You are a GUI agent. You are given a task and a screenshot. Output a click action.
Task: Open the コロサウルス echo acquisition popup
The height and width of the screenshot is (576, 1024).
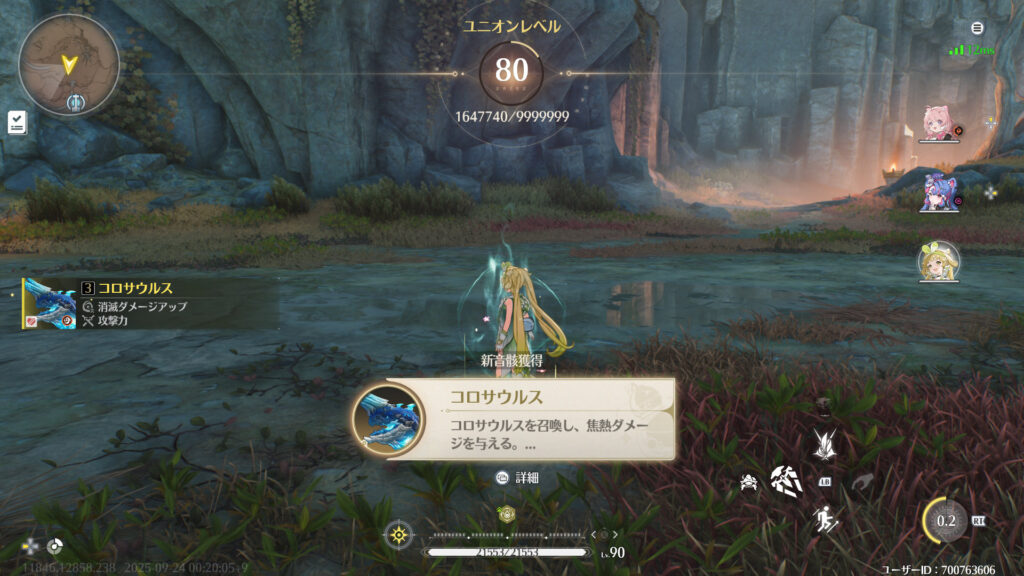pos(513,419)
